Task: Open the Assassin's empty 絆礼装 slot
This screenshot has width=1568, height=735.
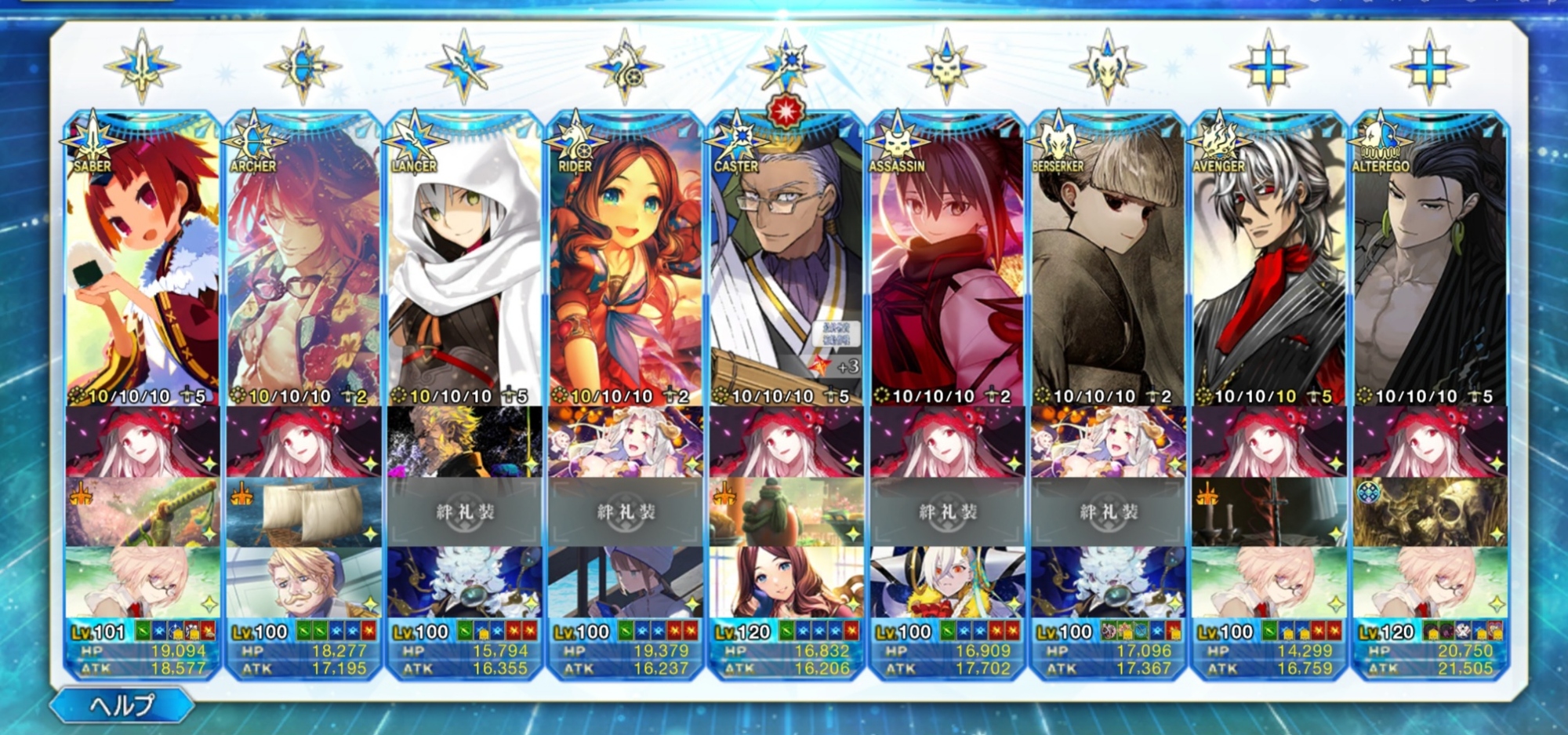Action: coord(947,512)
